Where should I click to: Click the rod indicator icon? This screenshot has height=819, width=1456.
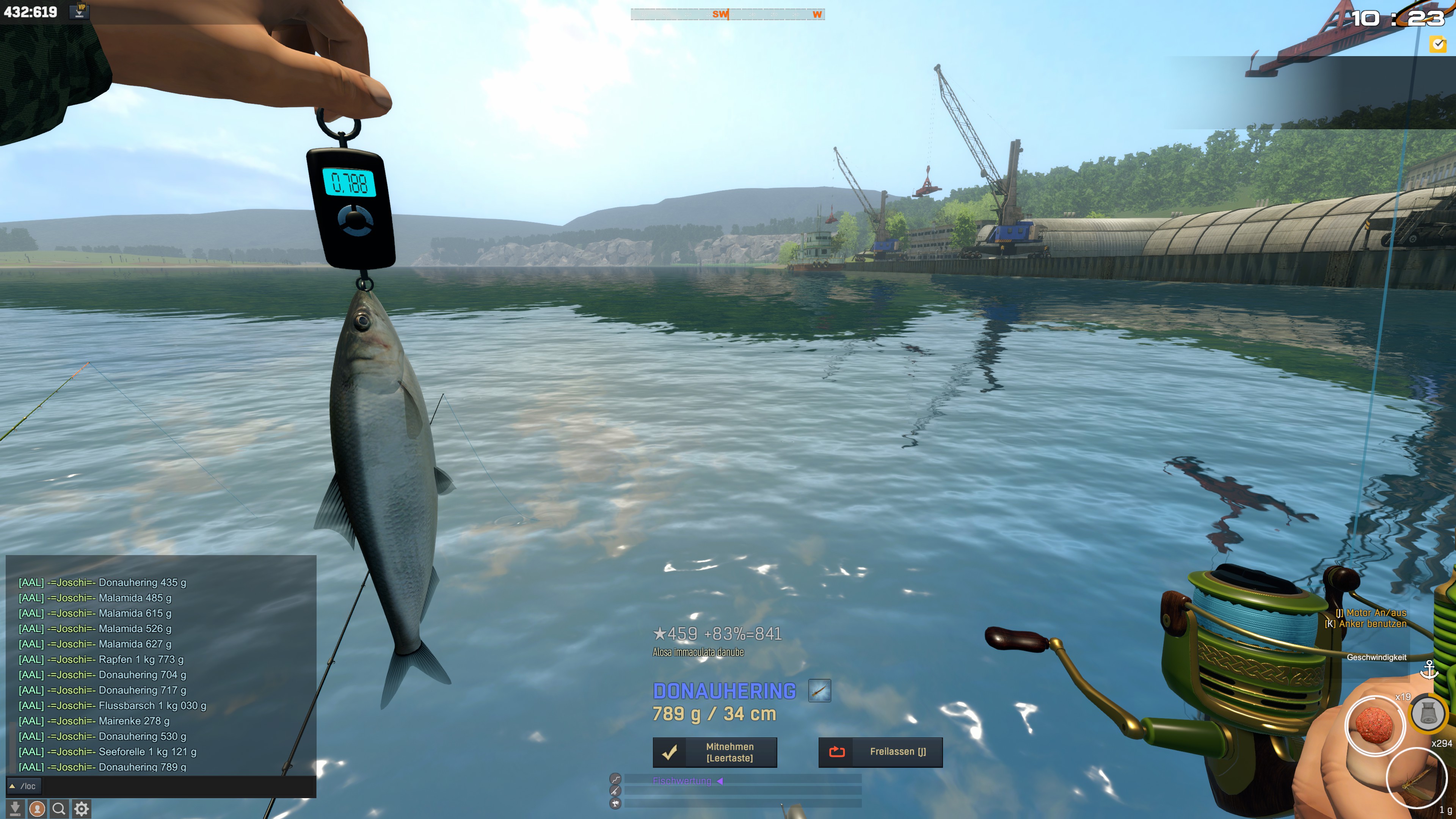pyautogui.click(x=615, y=791)
